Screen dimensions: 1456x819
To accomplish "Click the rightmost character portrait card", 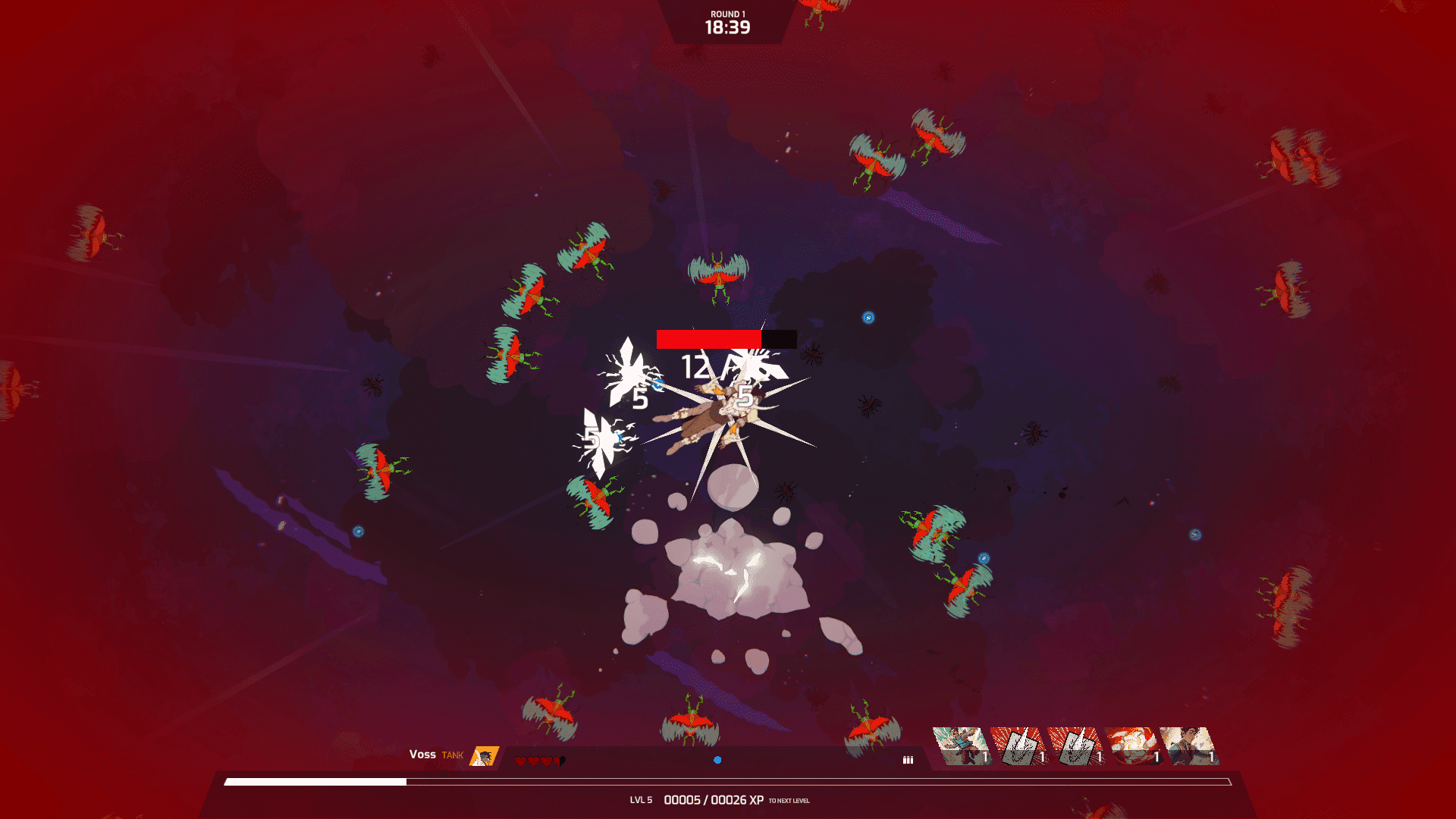I will [x=1191, y=747].
